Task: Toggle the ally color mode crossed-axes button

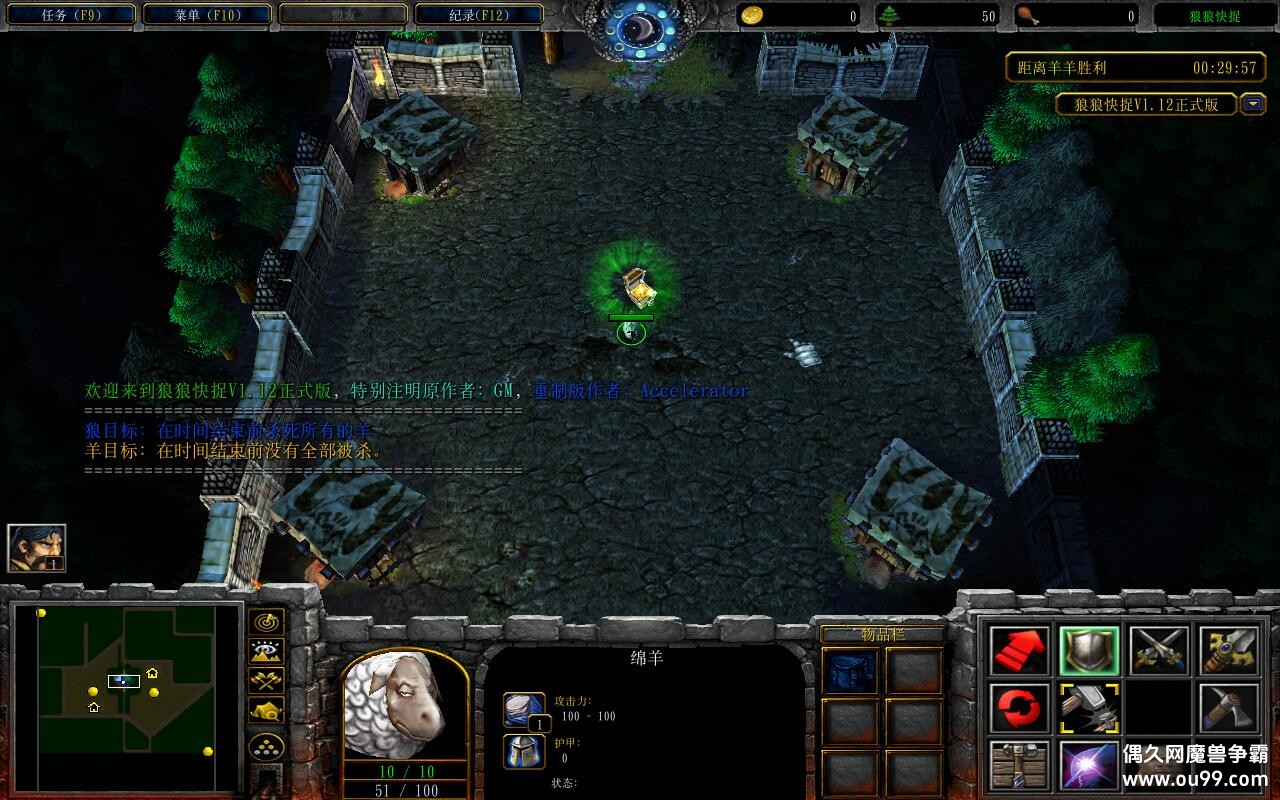Action: 266,680
